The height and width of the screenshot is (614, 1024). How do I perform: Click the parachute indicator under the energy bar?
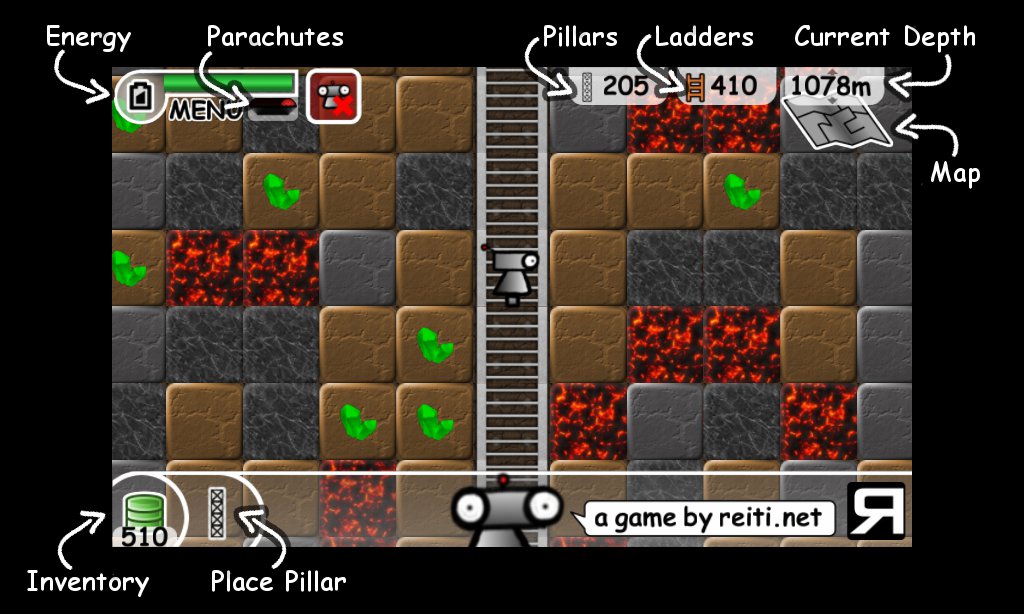pyautogui.click(x=272, y=107)
